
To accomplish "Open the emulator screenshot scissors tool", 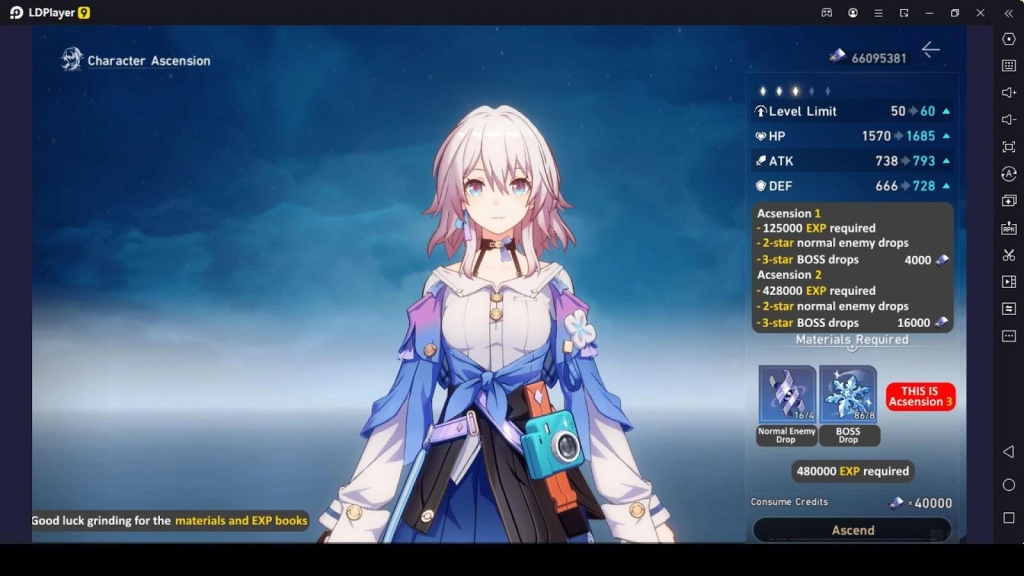I will [x=1008, y=255].
